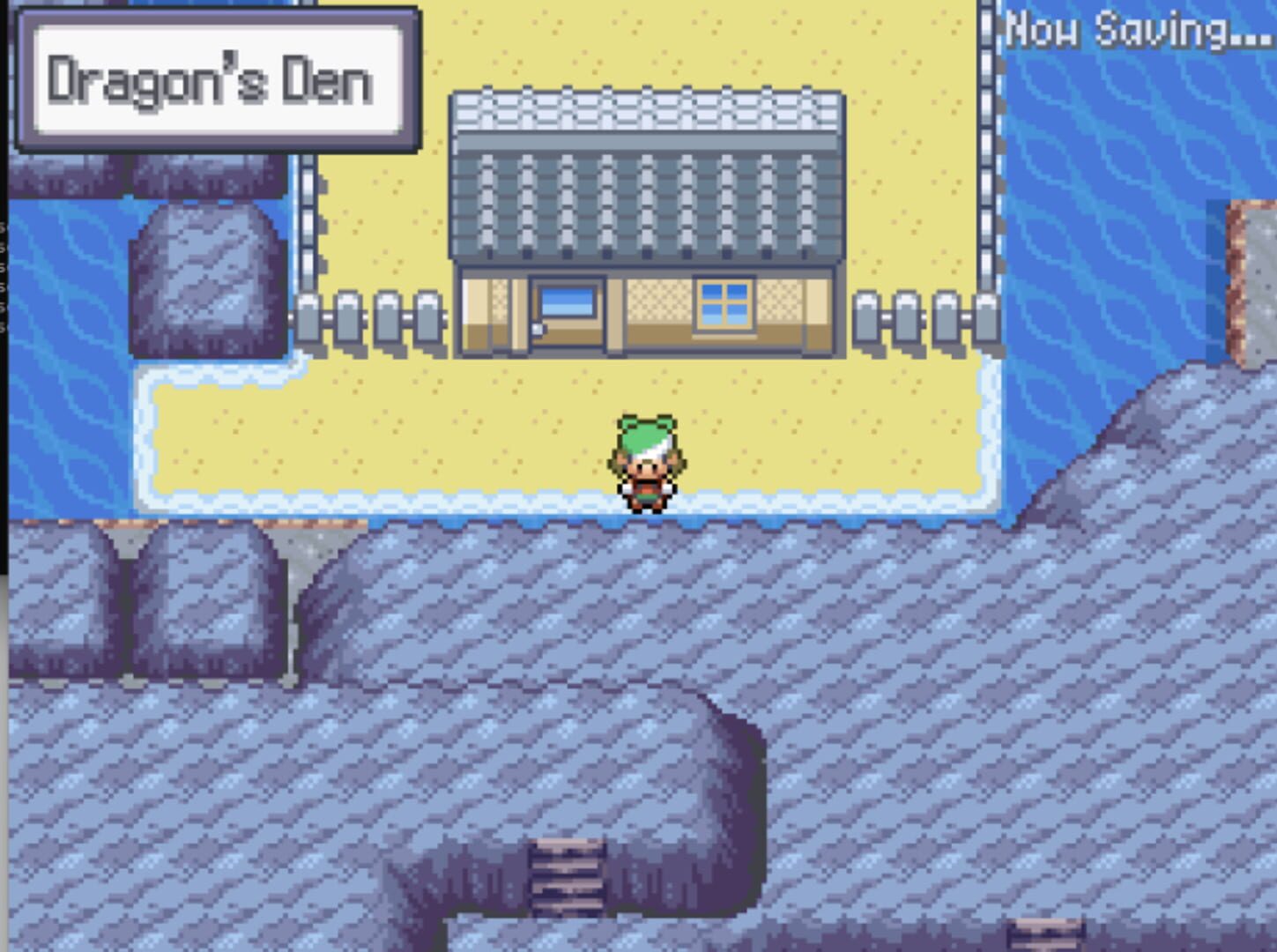1277x952 pixels.
Task: Click the player character sprite
Action: point(650,461)
